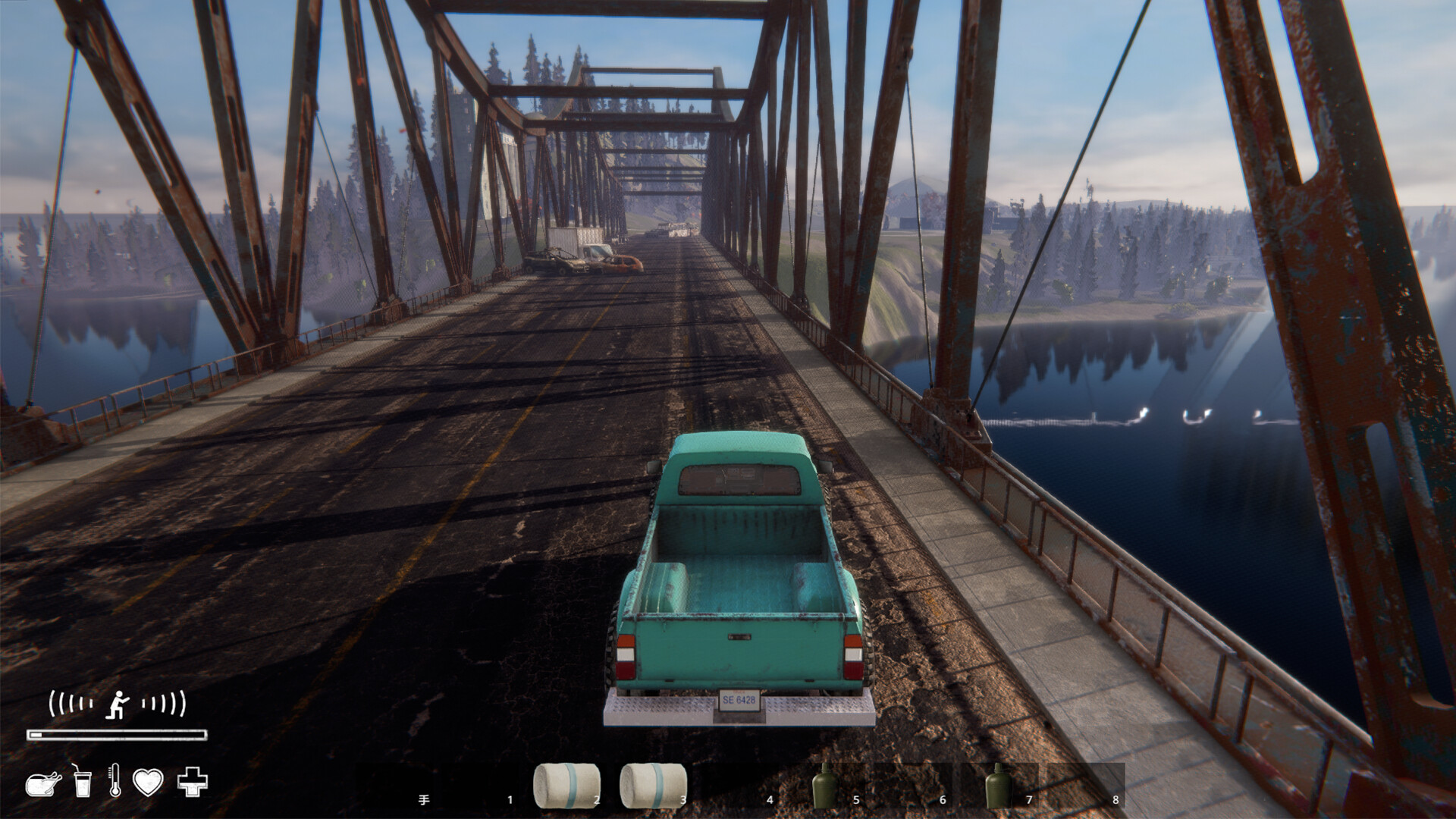Click the heart health icon
This screenshot has height=819, width=1456.
click(148, 782)
